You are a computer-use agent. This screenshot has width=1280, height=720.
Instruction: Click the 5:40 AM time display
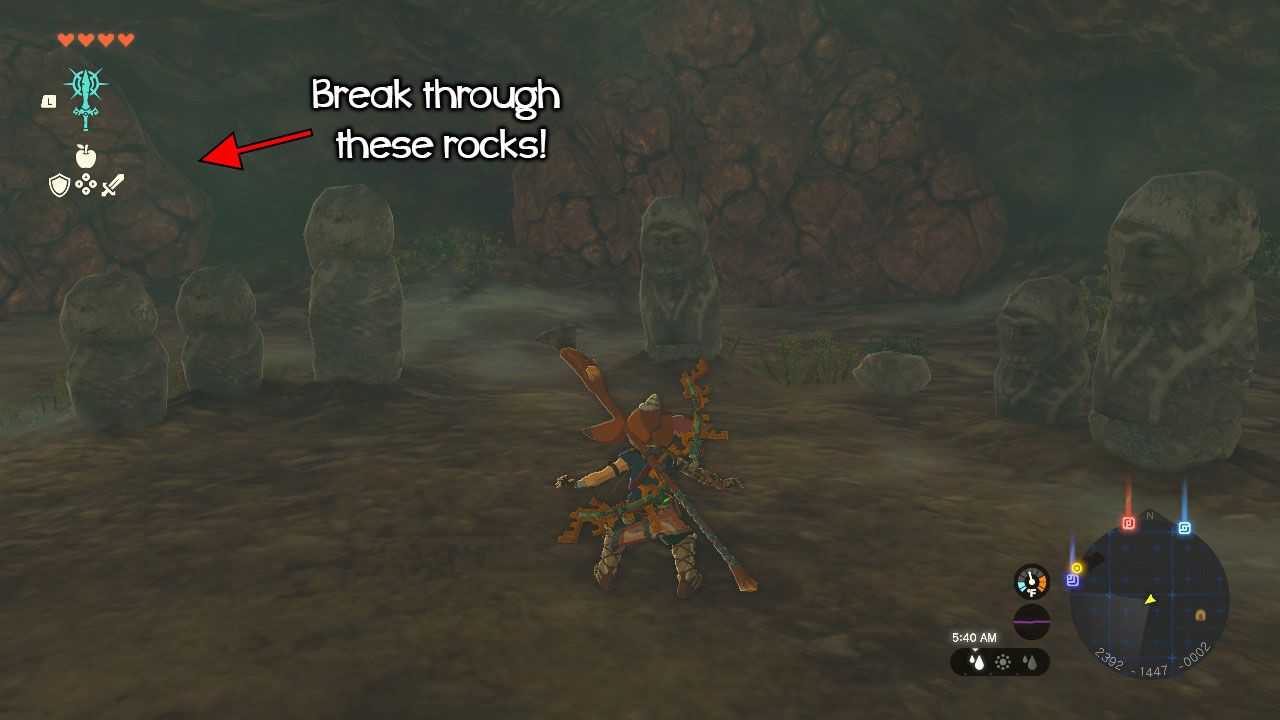pyautogui.click(x=974, y=637)
